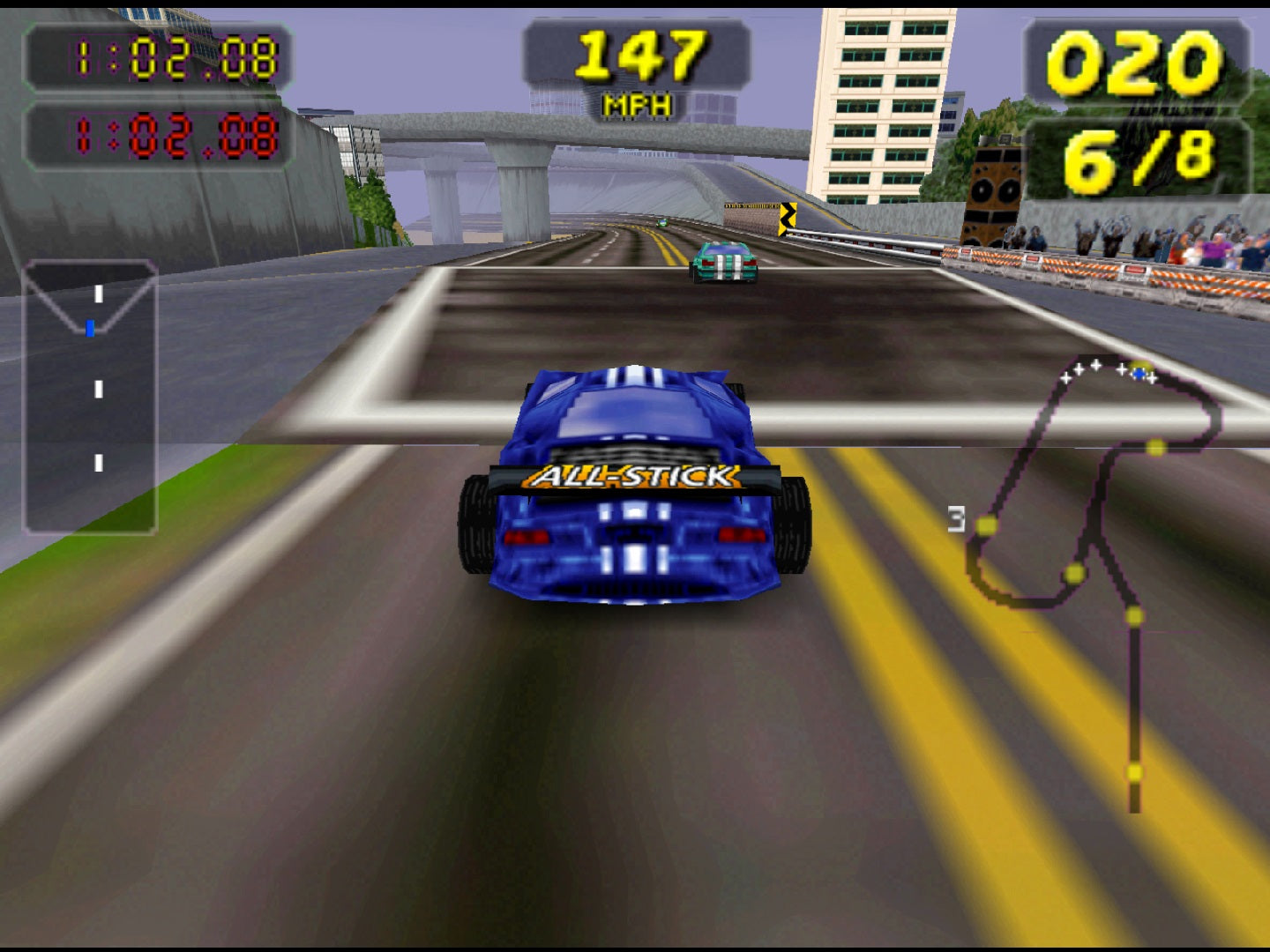Click the 6/8 lap indicator
This screenshot has height=952, width=1270.
click(x=1138, y=157)
